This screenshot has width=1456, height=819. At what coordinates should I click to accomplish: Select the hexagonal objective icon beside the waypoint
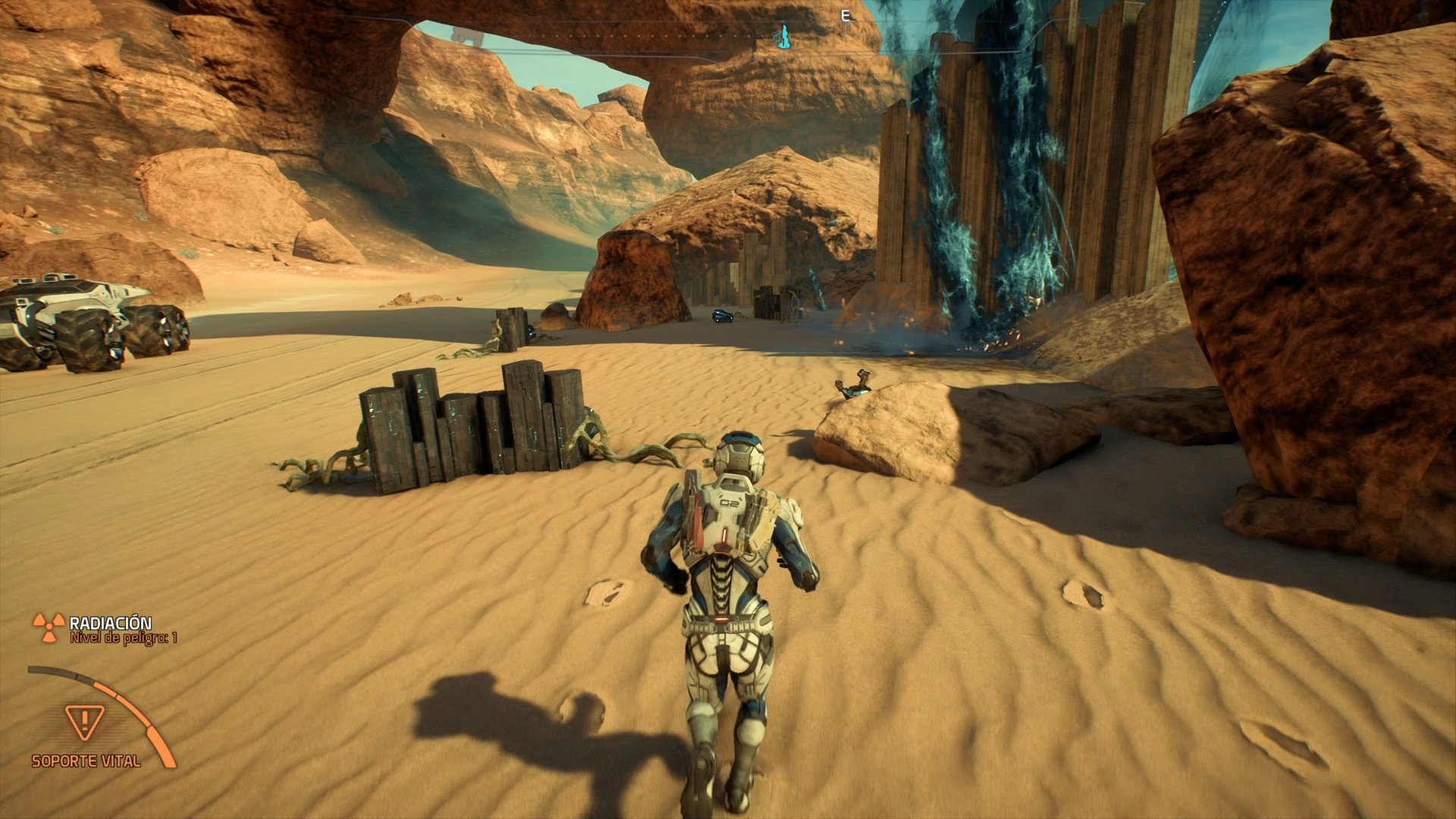coord(776,36)
